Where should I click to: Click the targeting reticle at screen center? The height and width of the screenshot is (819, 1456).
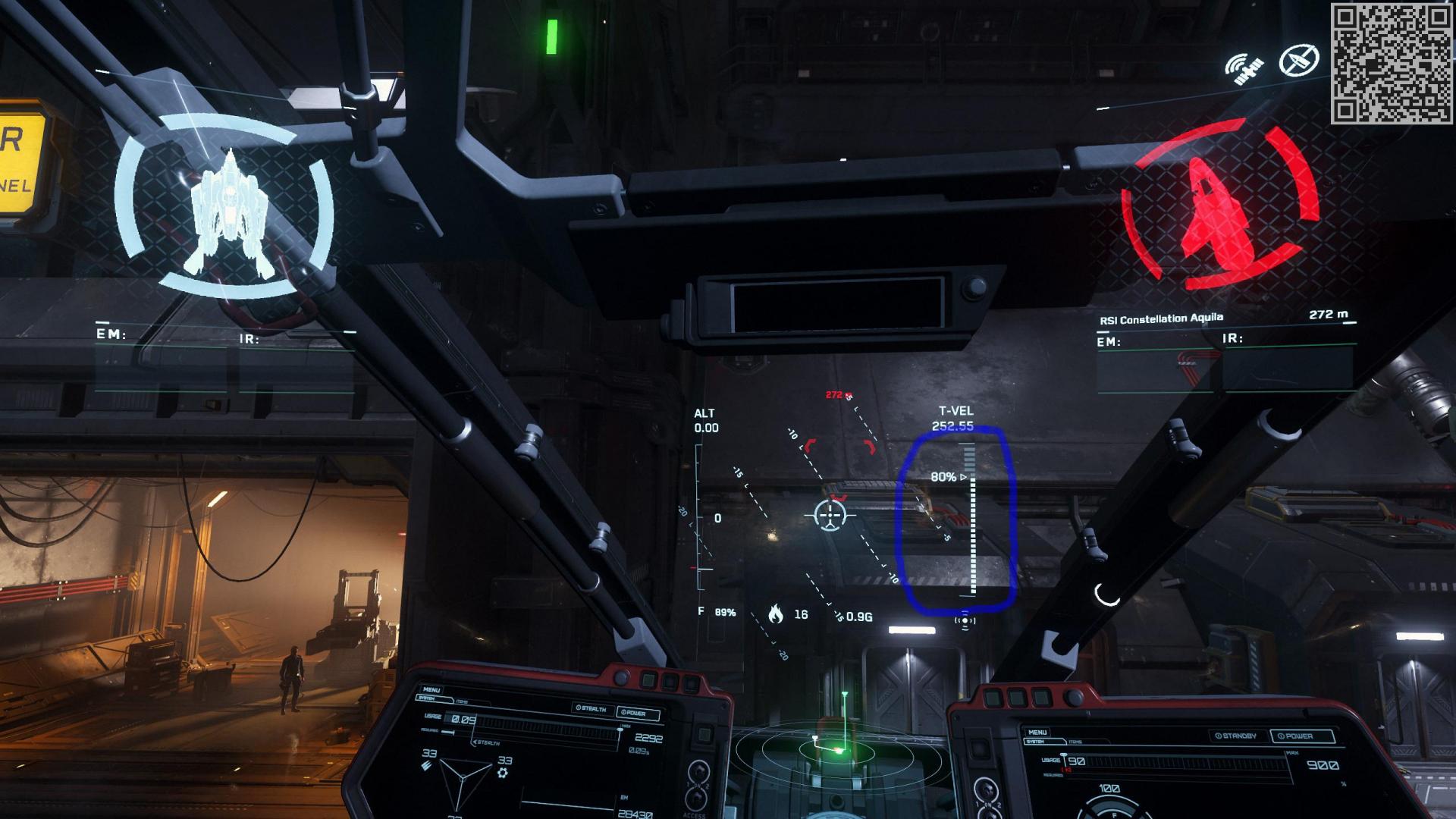point(831,516)
